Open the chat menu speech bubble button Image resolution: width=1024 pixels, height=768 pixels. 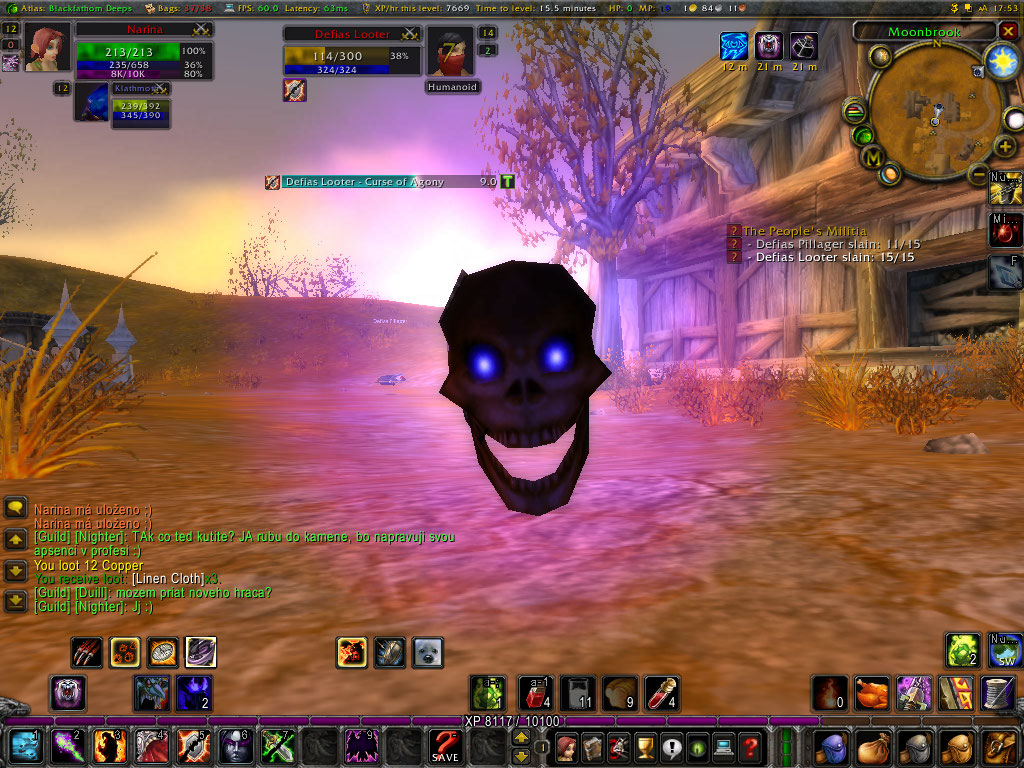pyautogui.click(x=16, y=508)
